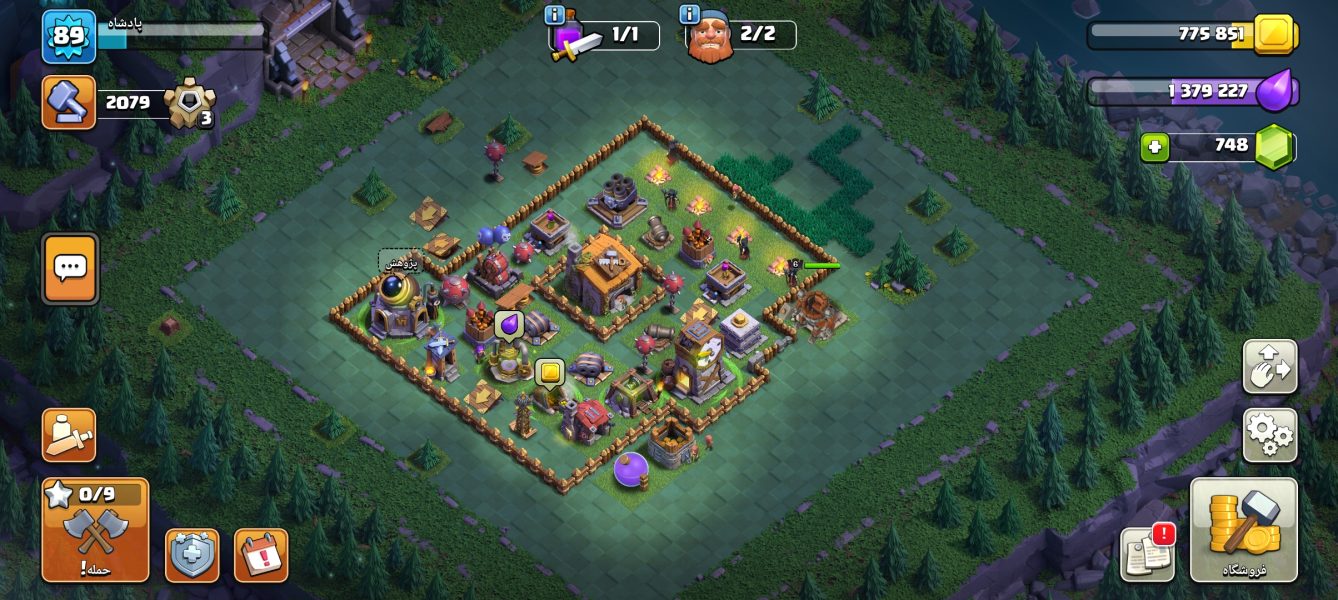The height and width of the screenshot is (600, 1338).
Task: Open the shop with gold coins and hammer
Action: (1244, 529)
